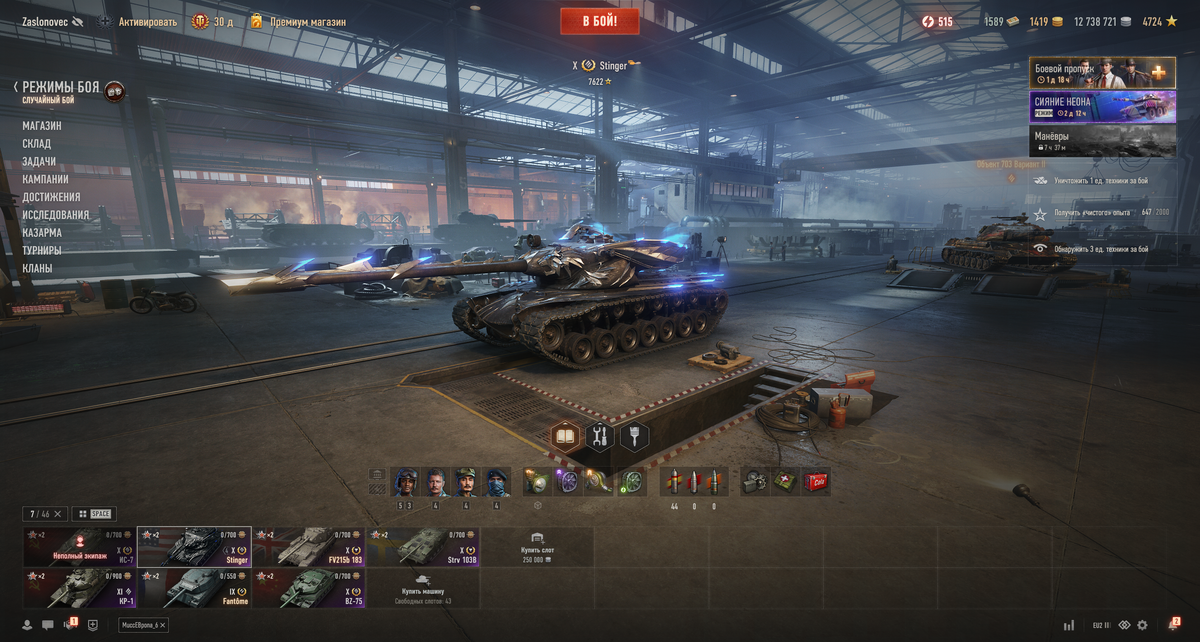This screenshot has width=1200, height=642.
Task: Open the wrench-and-screwdriver maintenance hexagon button
Action: [x=600, y=436]
